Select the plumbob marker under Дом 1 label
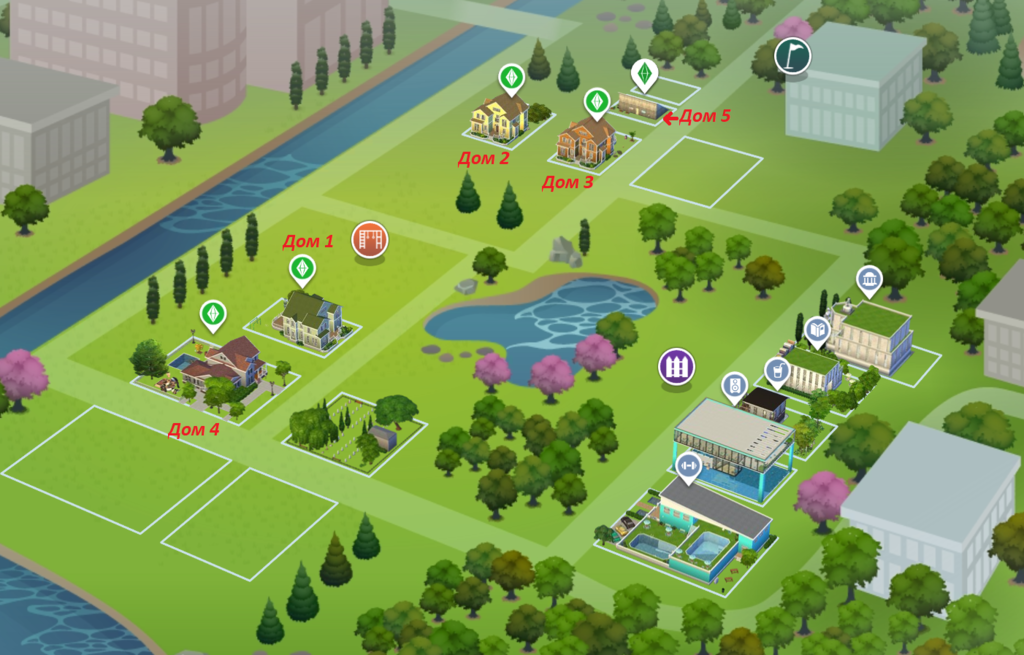Image resolution: width=1024 pixels, height=655 pixels. pos(302,268)
